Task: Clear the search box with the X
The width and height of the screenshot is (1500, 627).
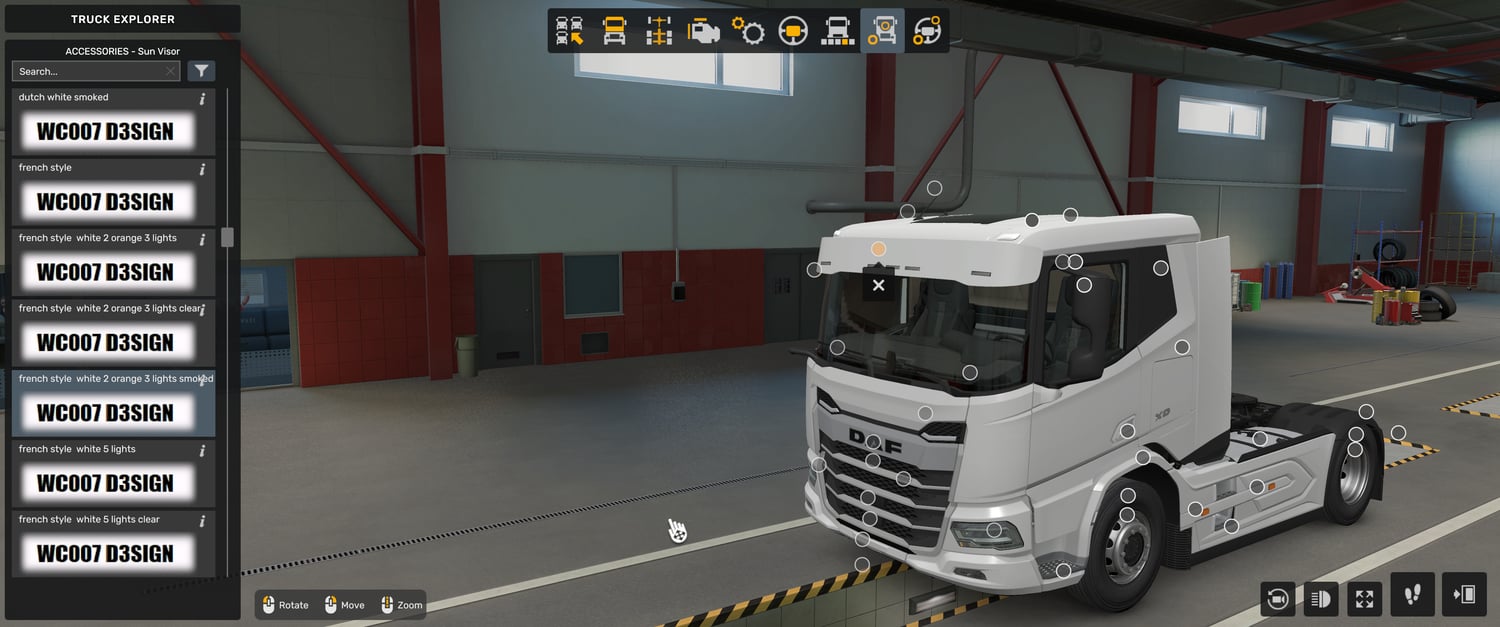Action: coord(171,71)
